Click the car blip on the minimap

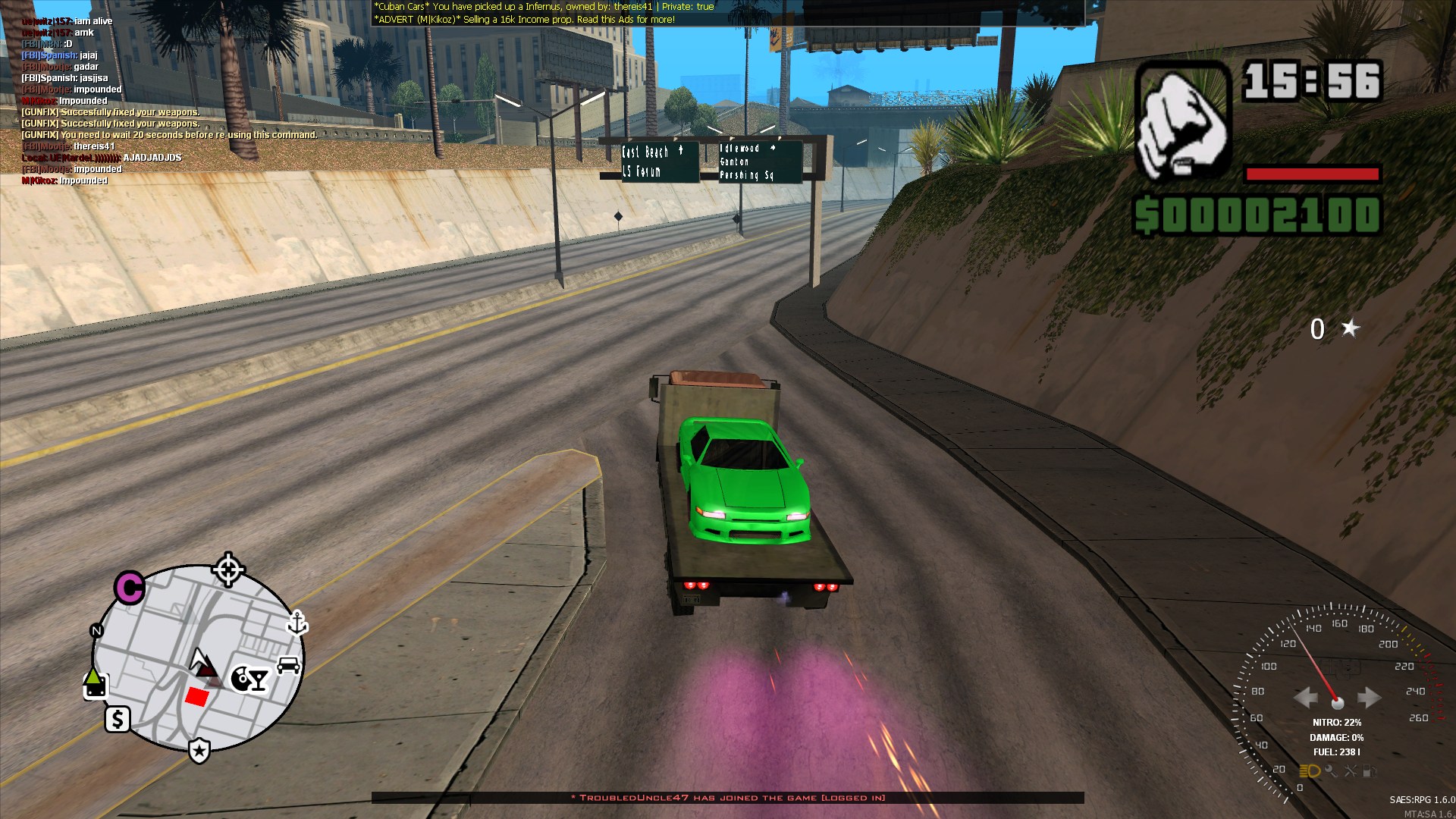coord(288,665)
